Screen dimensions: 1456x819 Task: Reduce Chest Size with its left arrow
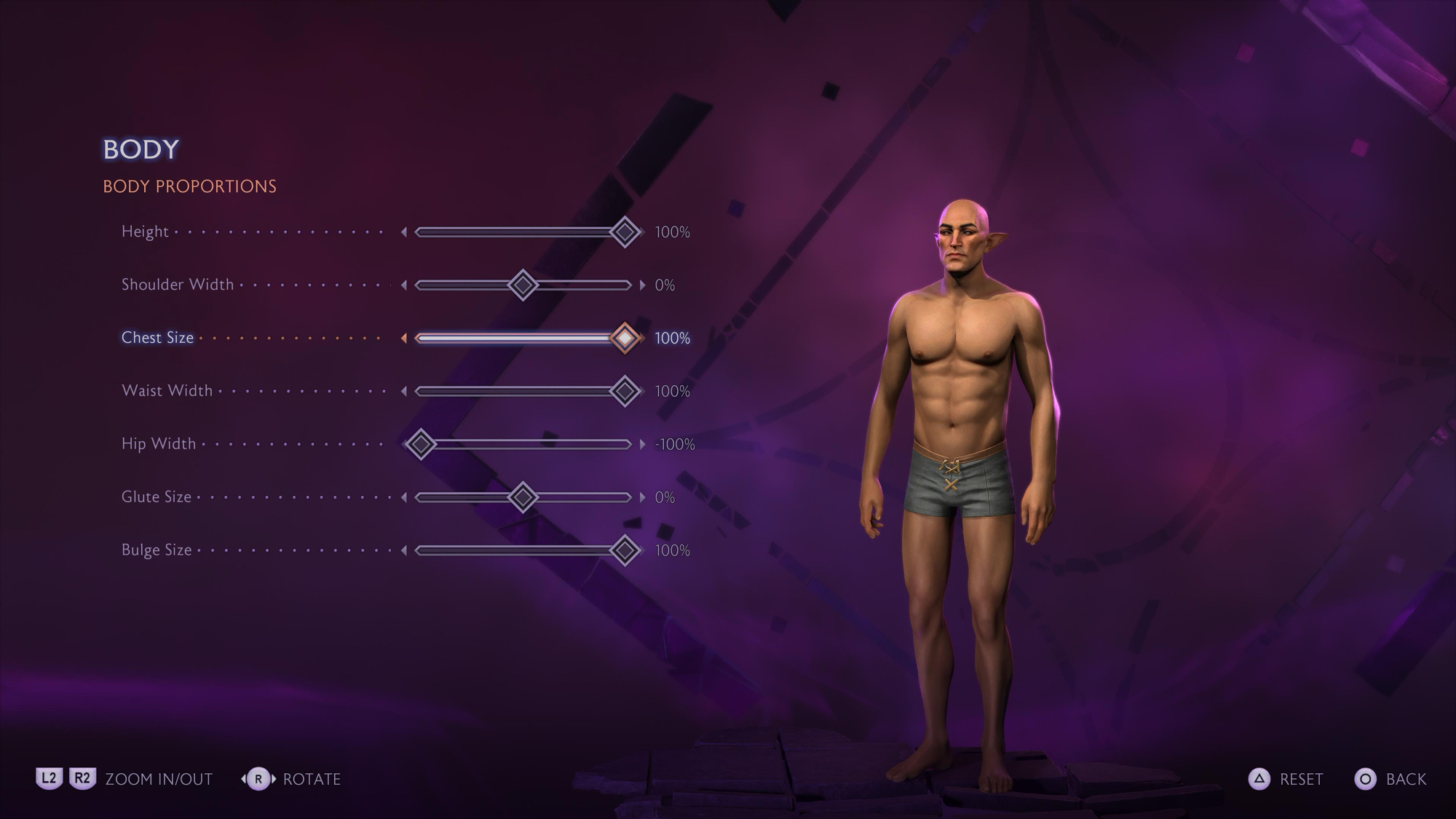pyautogui.click(x=404, y=339)
